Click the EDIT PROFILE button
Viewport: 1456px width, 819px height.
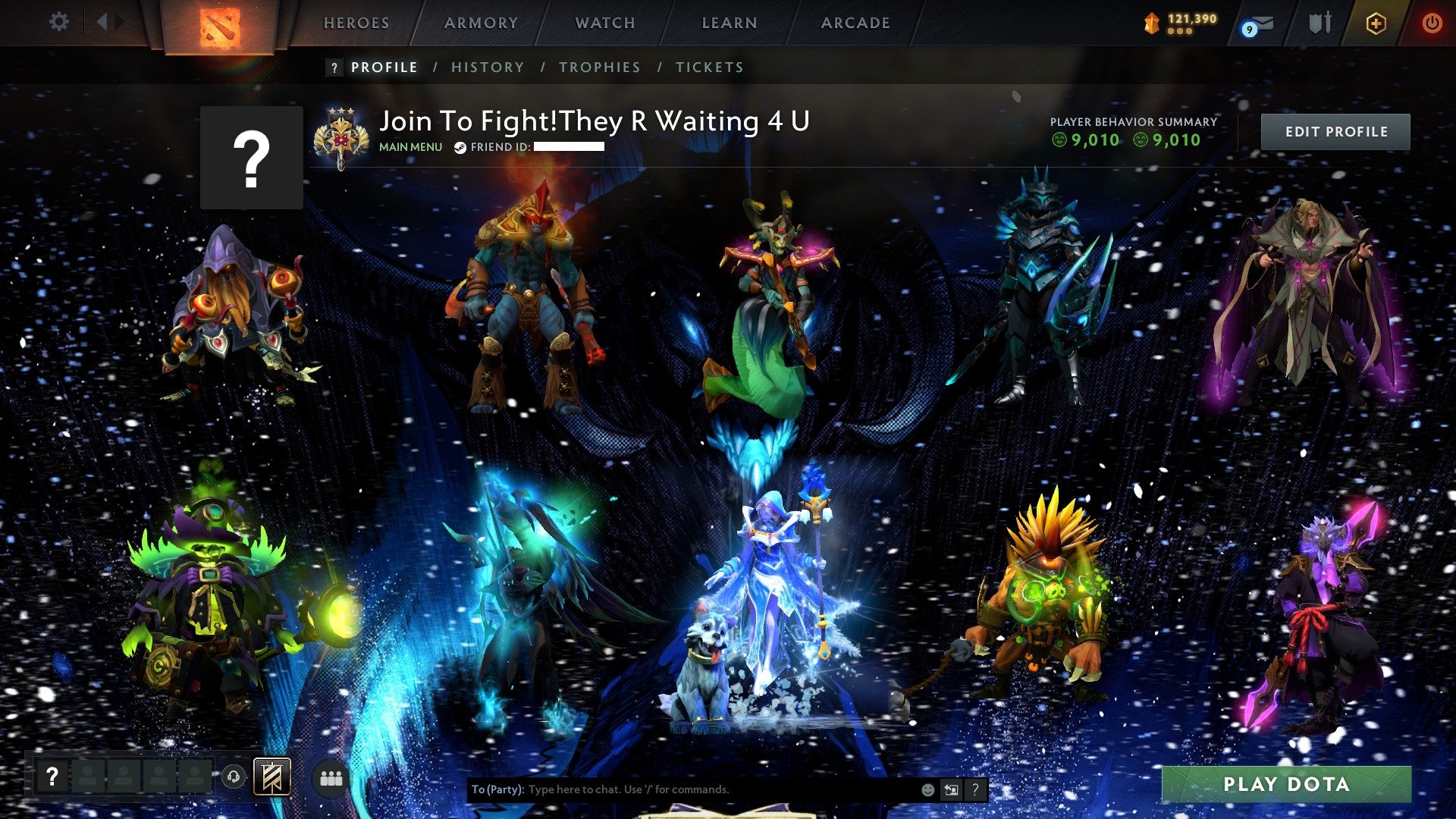pos(1335,130)
